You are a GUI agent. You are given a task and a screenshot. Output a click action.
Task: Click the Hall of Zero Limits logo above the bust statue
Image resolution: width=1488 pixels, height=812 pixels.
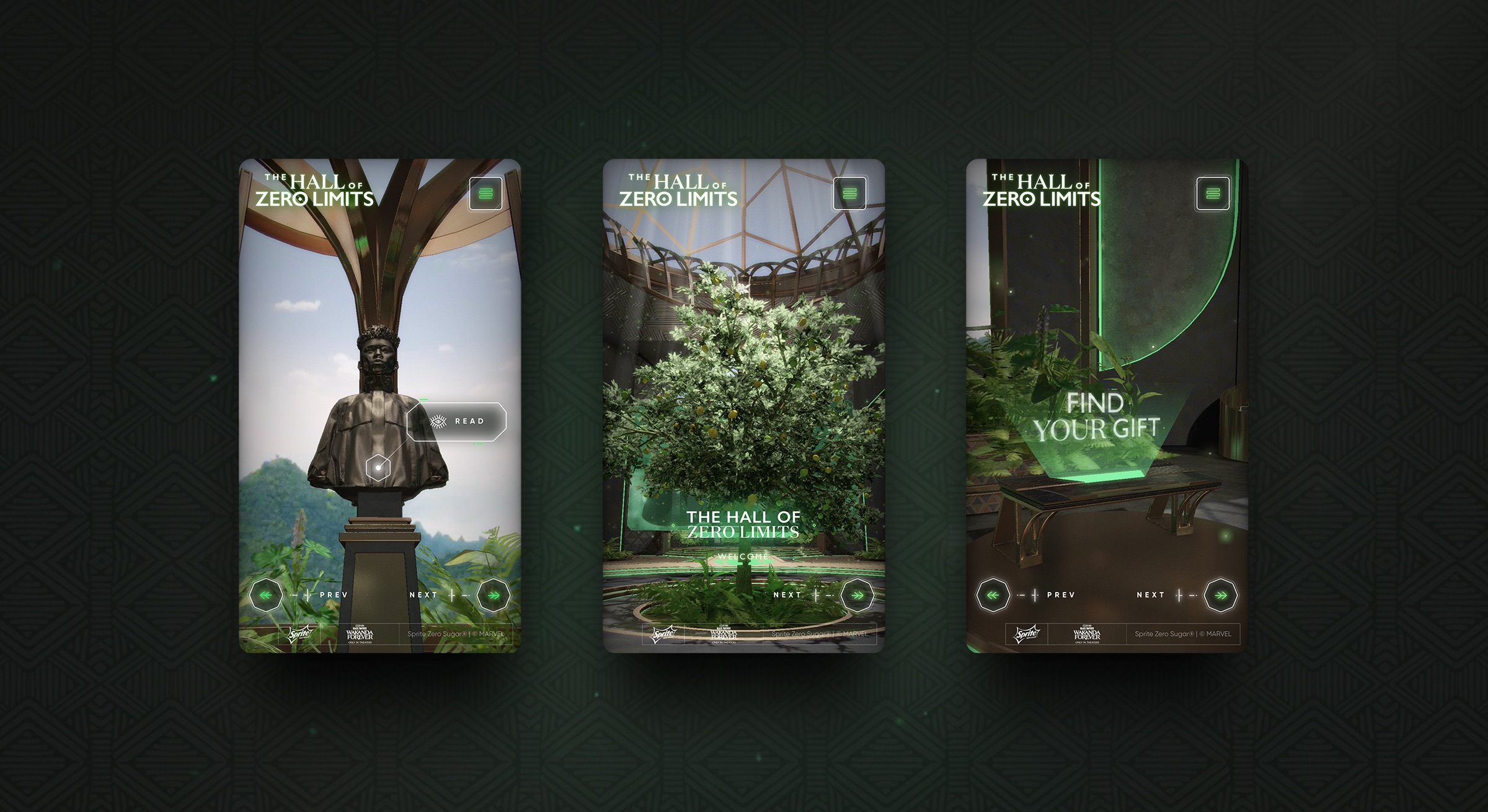click(315, 190)
